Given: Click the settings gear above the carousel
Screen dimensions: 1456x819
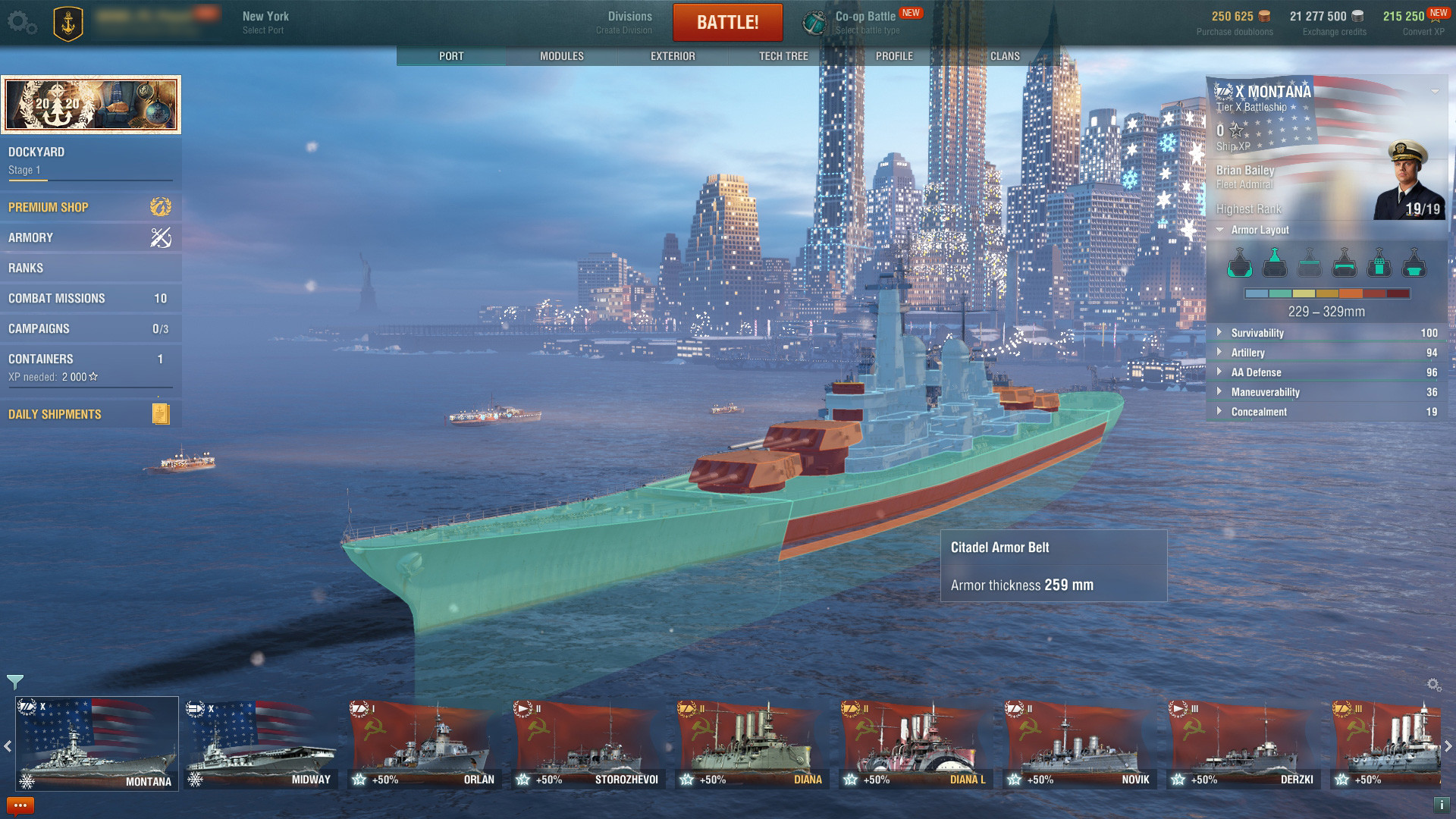Looking at the screenshot, I should (x=1432, y=683).
